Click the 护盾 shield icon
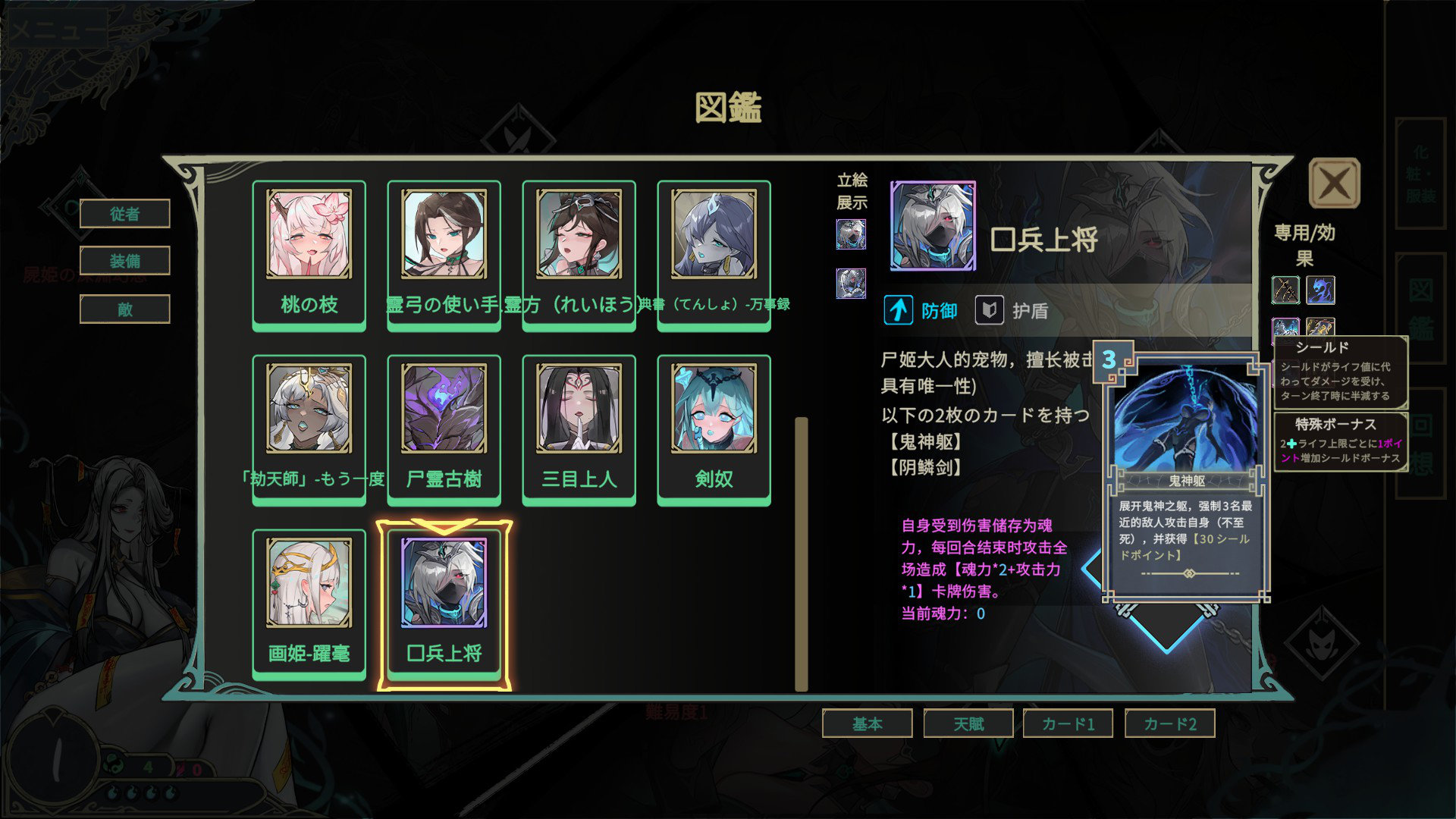Image resolution: width=1456 pixels, height=819 pixels. (x=989, y=310)
